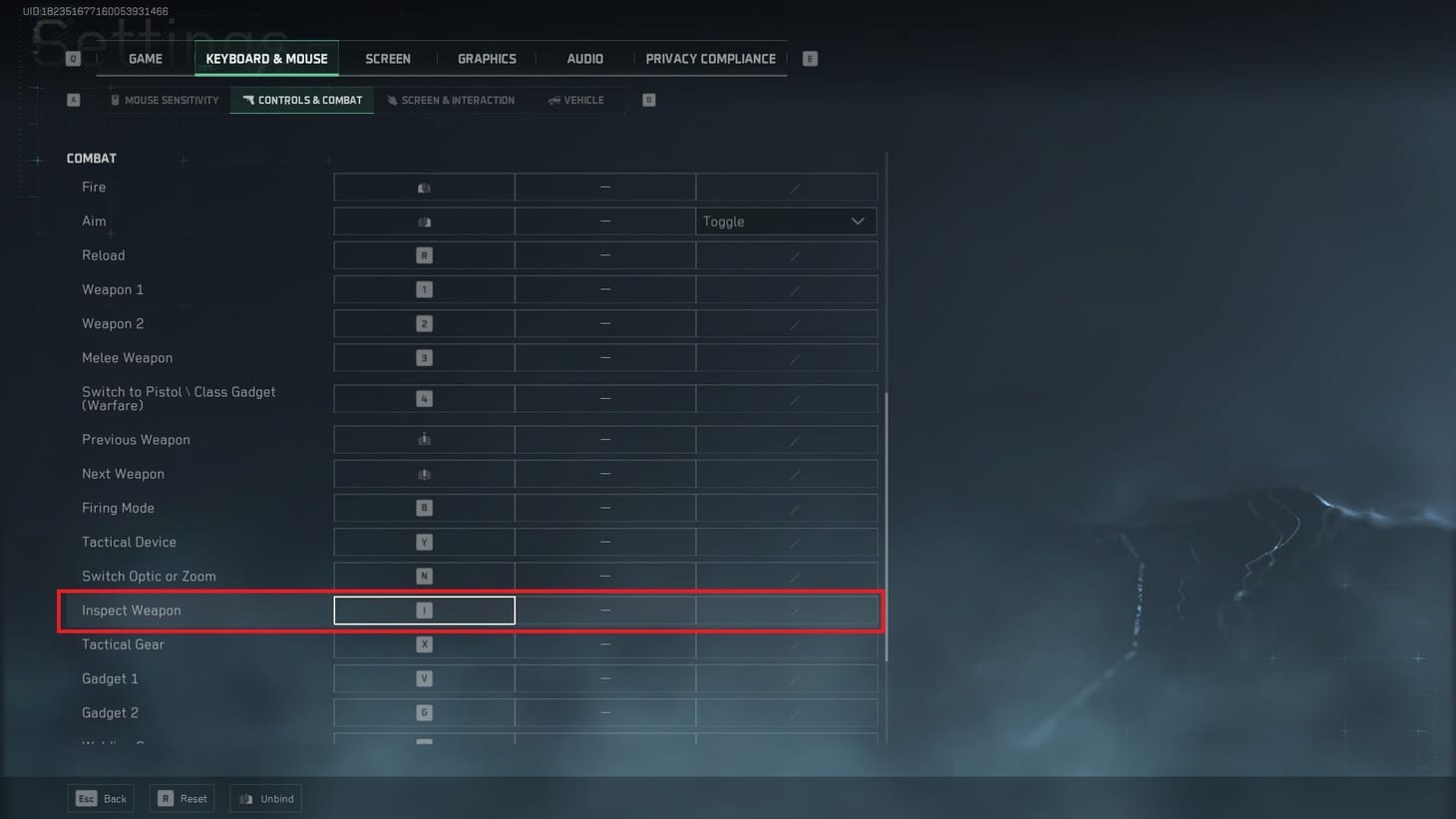
Task: Click the scroll wheel icon for Previous Weapon
Action: pos(423,439)
